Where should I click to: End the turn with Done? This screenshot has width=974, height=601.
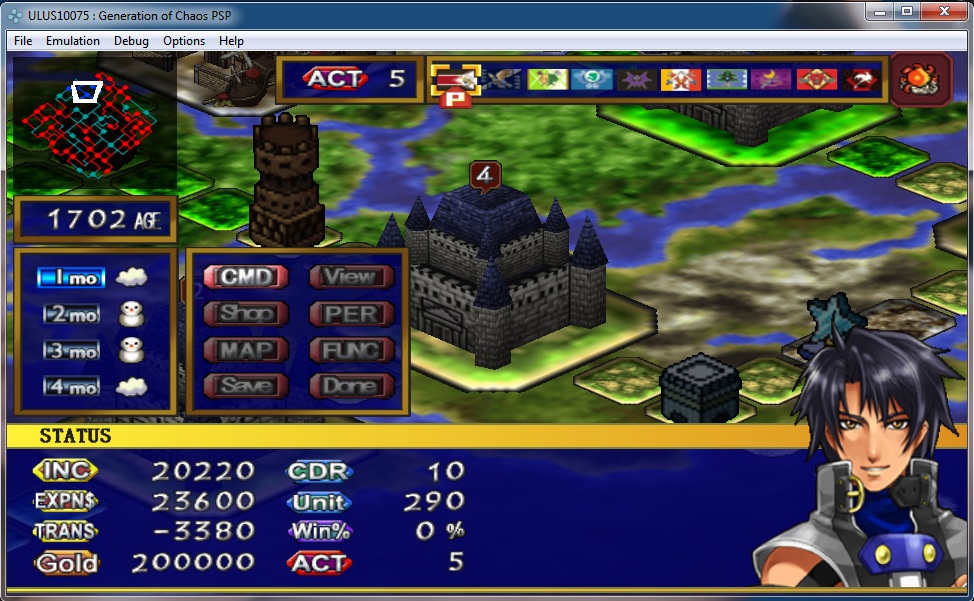tap(350, 386)
